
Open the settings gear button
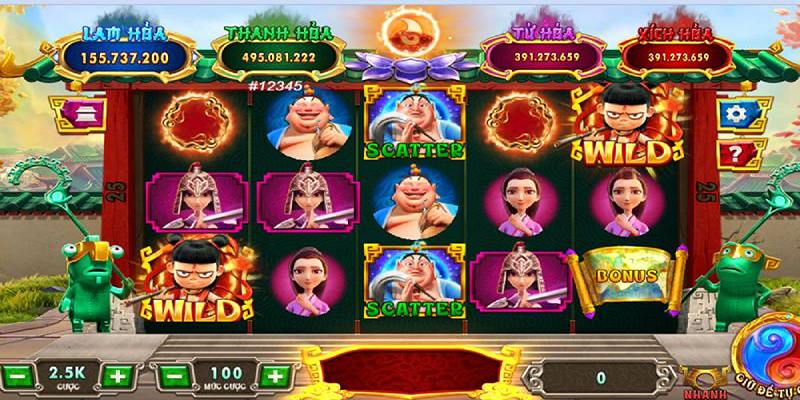point(735,114)
